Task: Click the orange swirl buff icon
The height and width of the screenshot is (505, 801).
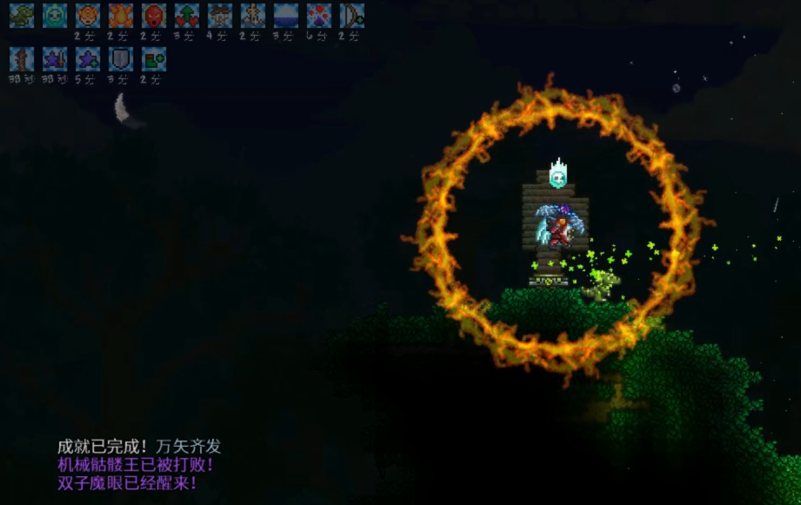Action: tap(88, 15)
